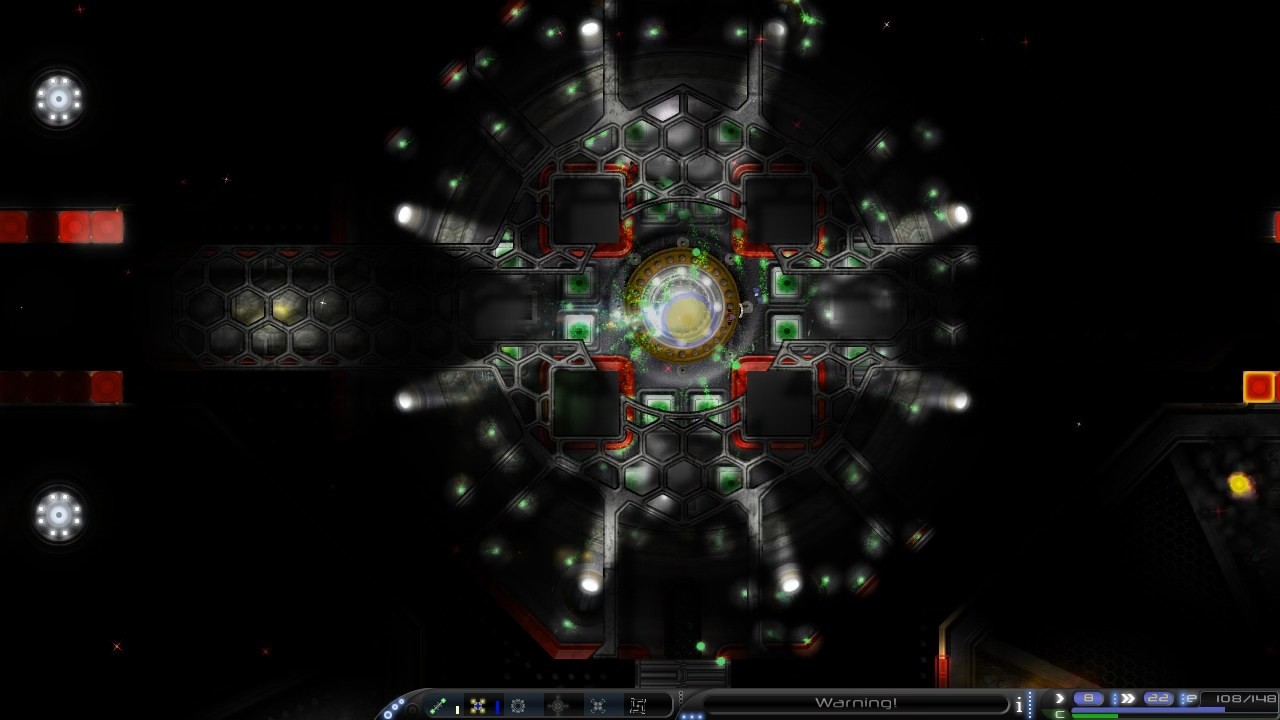Activate the gear-shaped ability icon
The height and width of the screenshot is (720, 1280).
pyautogui.click(x=518, y=705)
